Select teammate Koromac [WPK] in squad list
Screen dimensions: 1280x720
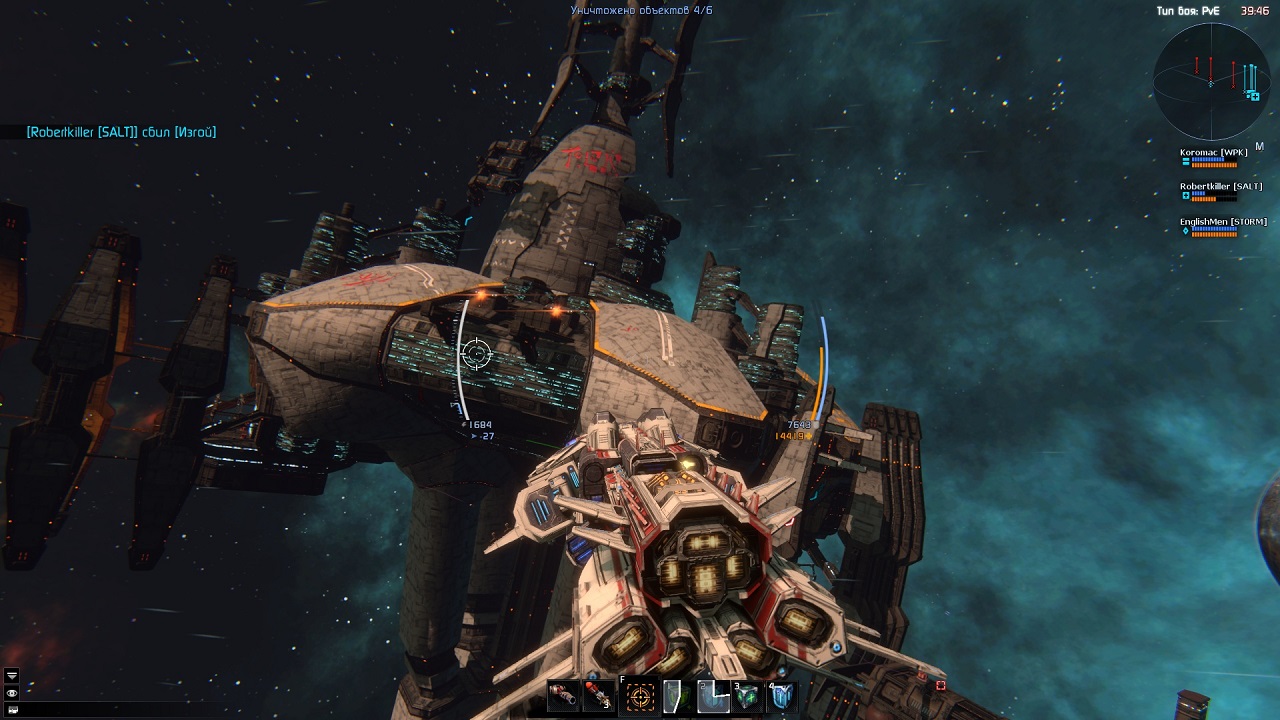tap(1214, 153)
